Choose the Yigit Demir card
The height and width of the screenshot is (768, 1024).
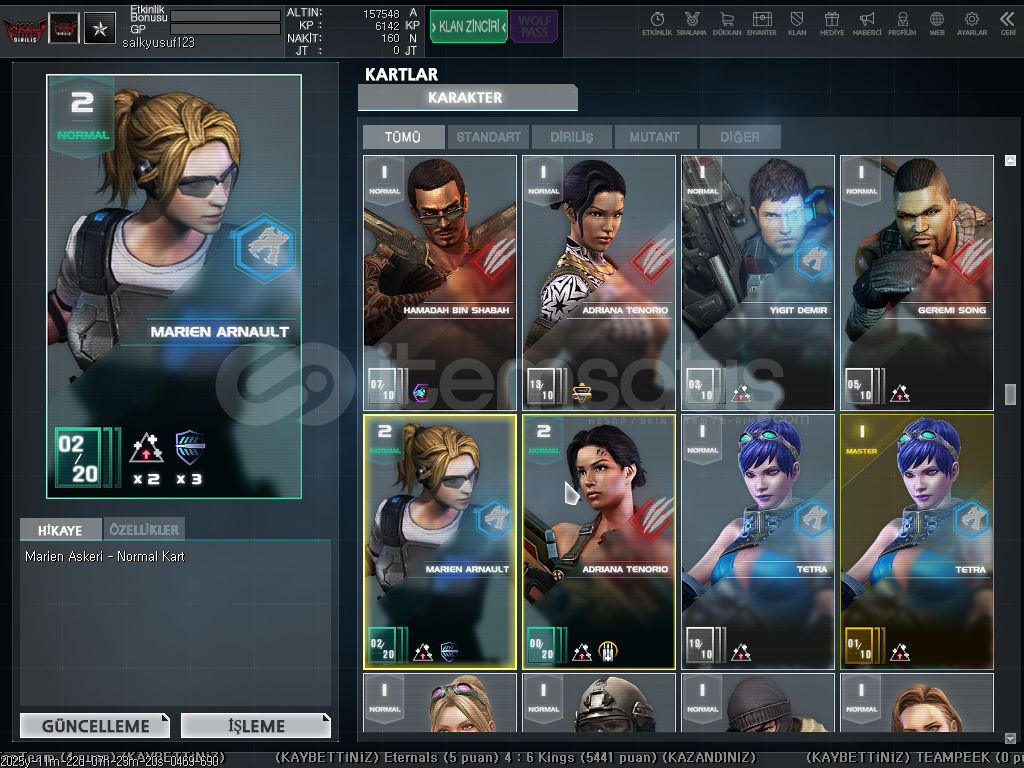pos(758,282)
